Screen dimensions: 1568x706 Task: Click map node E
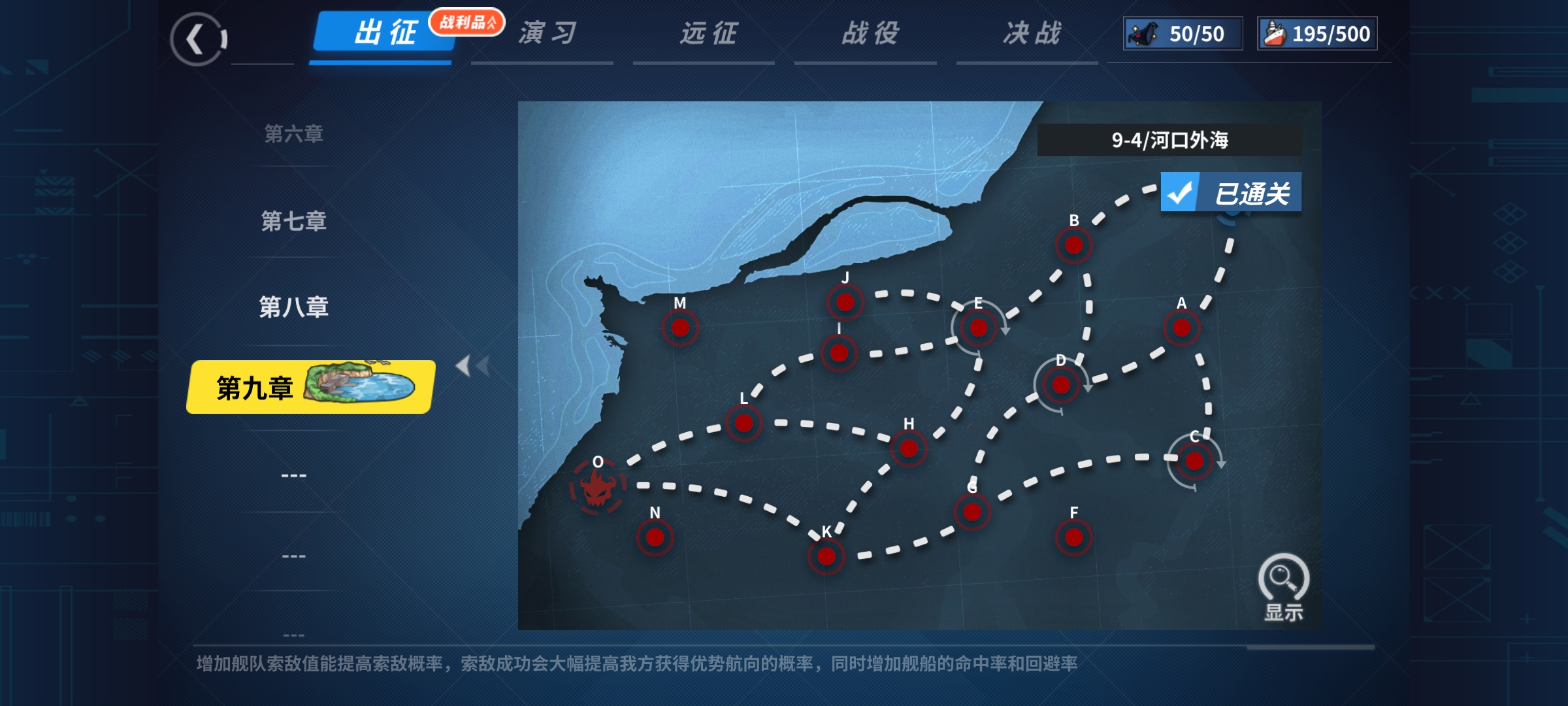(978, 328)
